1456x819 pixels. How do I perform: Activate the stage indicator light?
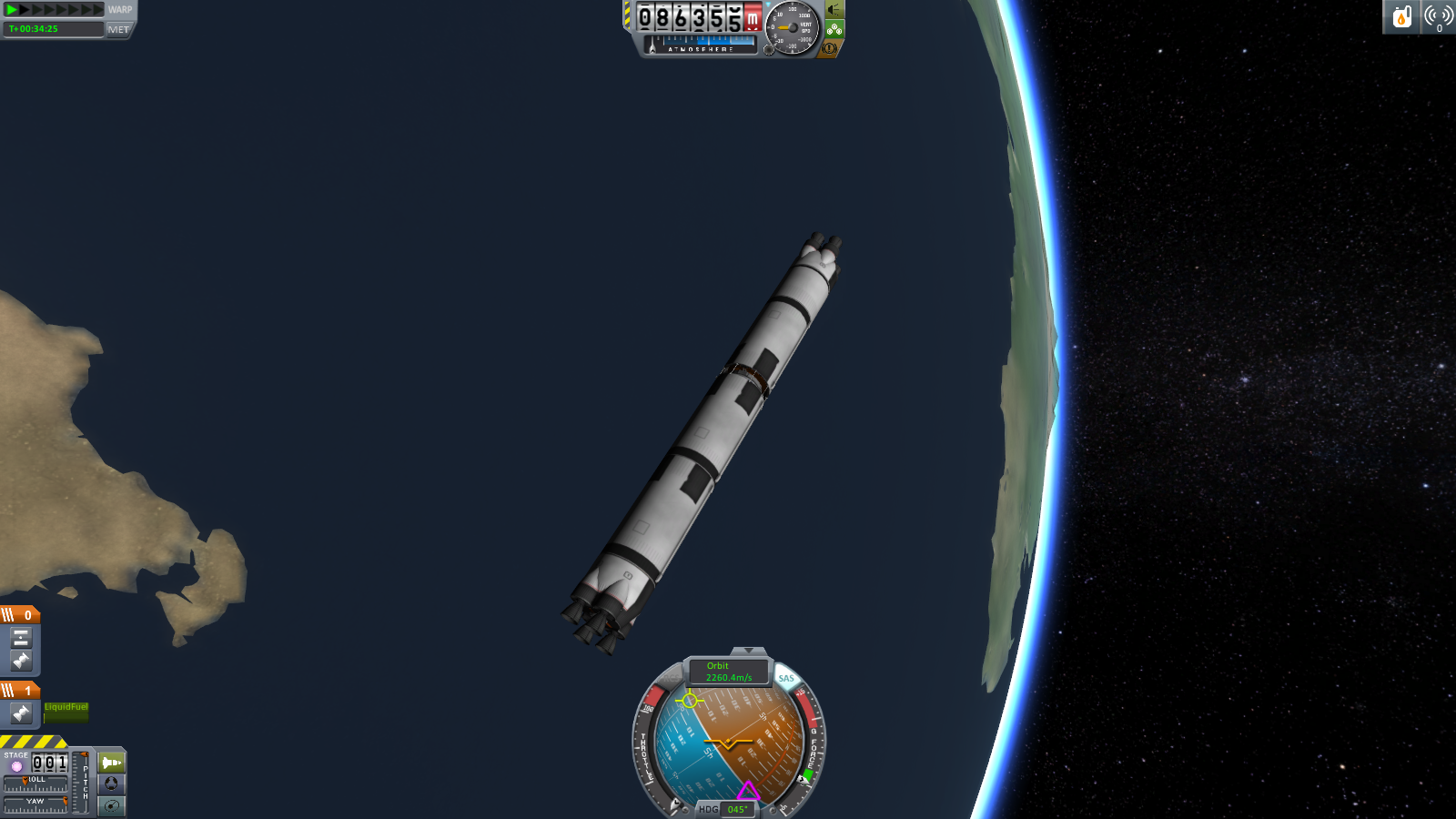click(16, 766)
